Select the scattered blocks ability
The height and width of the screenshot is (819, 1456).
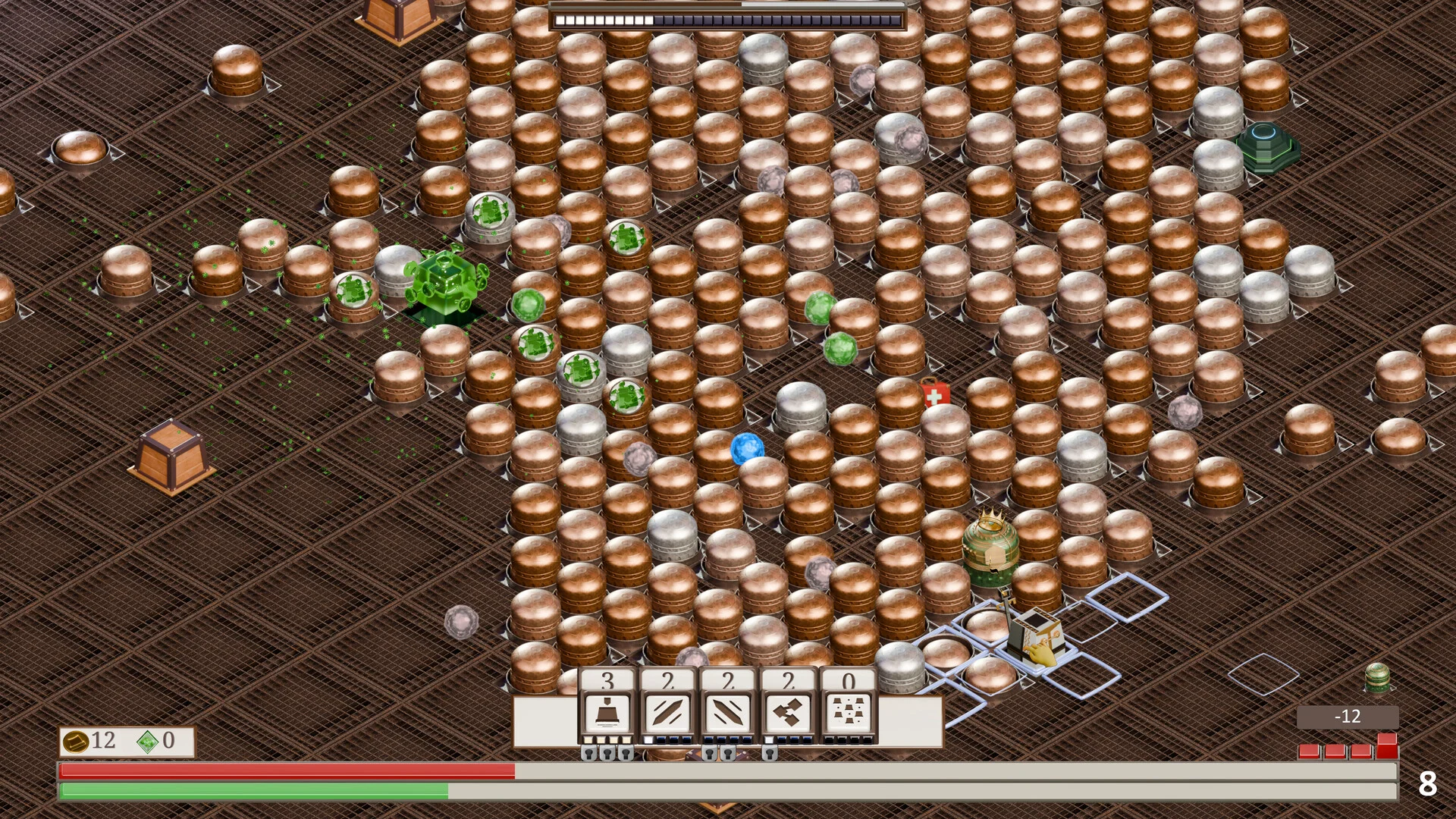tap(849, 713)
